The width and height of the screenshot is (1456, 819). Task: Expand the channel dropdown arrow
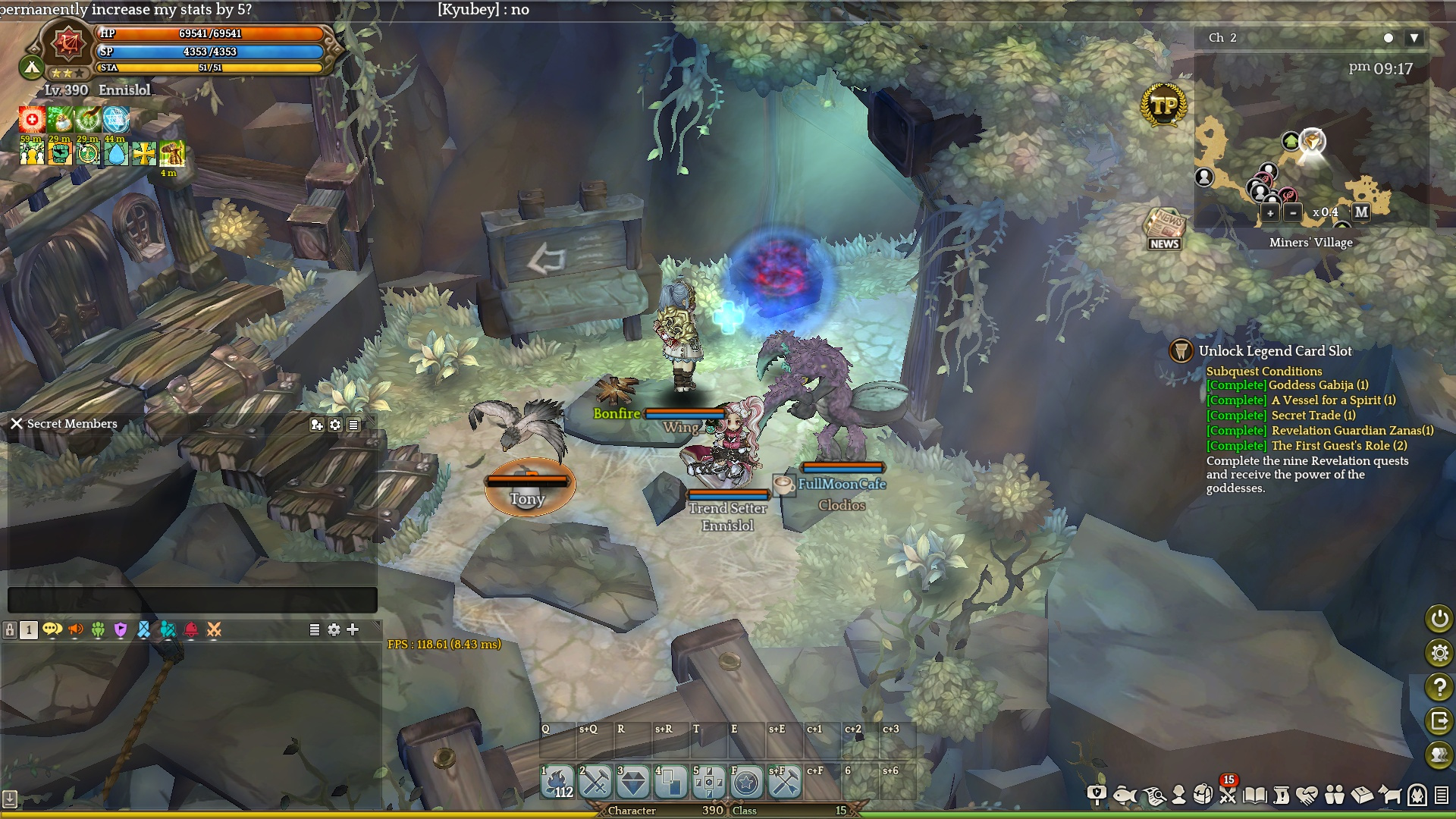[1414, 38]
